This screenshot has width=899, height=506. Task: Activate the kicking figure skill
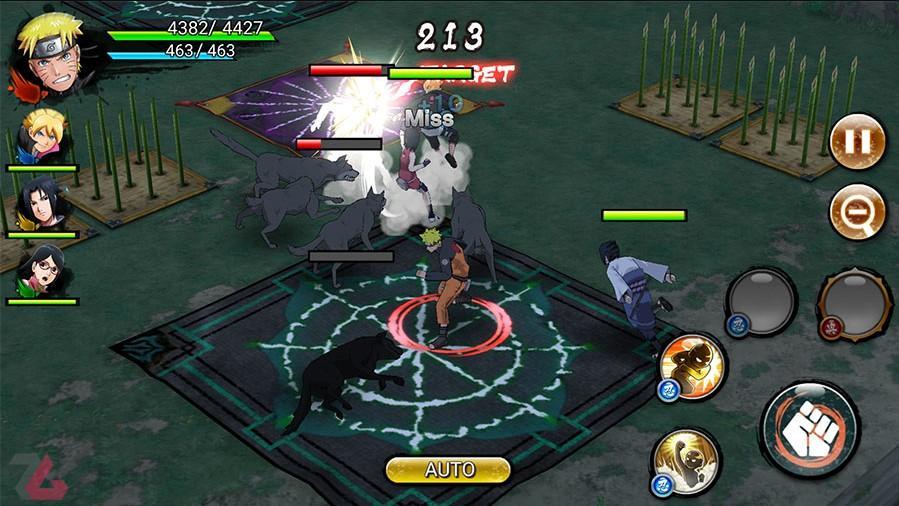click(x=693, y=367)
